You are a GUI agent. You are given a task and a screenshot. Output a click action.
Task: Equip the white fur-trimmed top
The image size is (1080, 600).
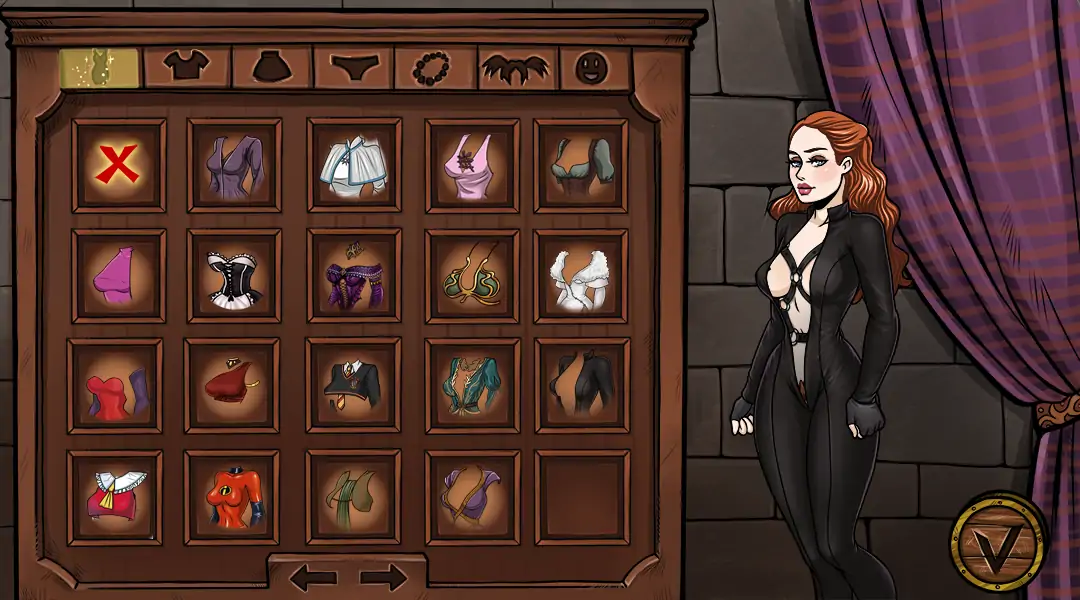pos(580,276)
